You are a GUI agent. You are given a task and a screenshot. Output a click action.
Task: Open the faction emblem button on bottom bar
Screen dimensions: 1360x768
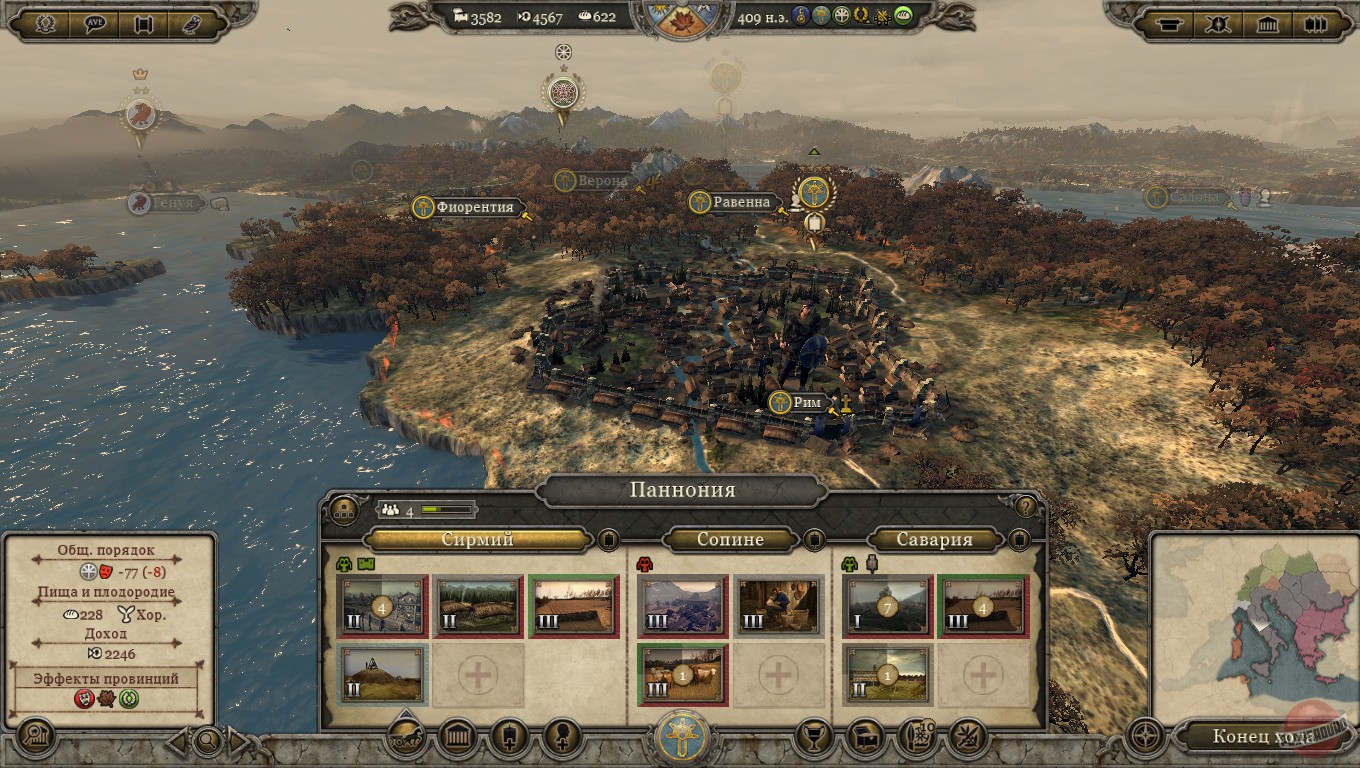pos(681,739)
